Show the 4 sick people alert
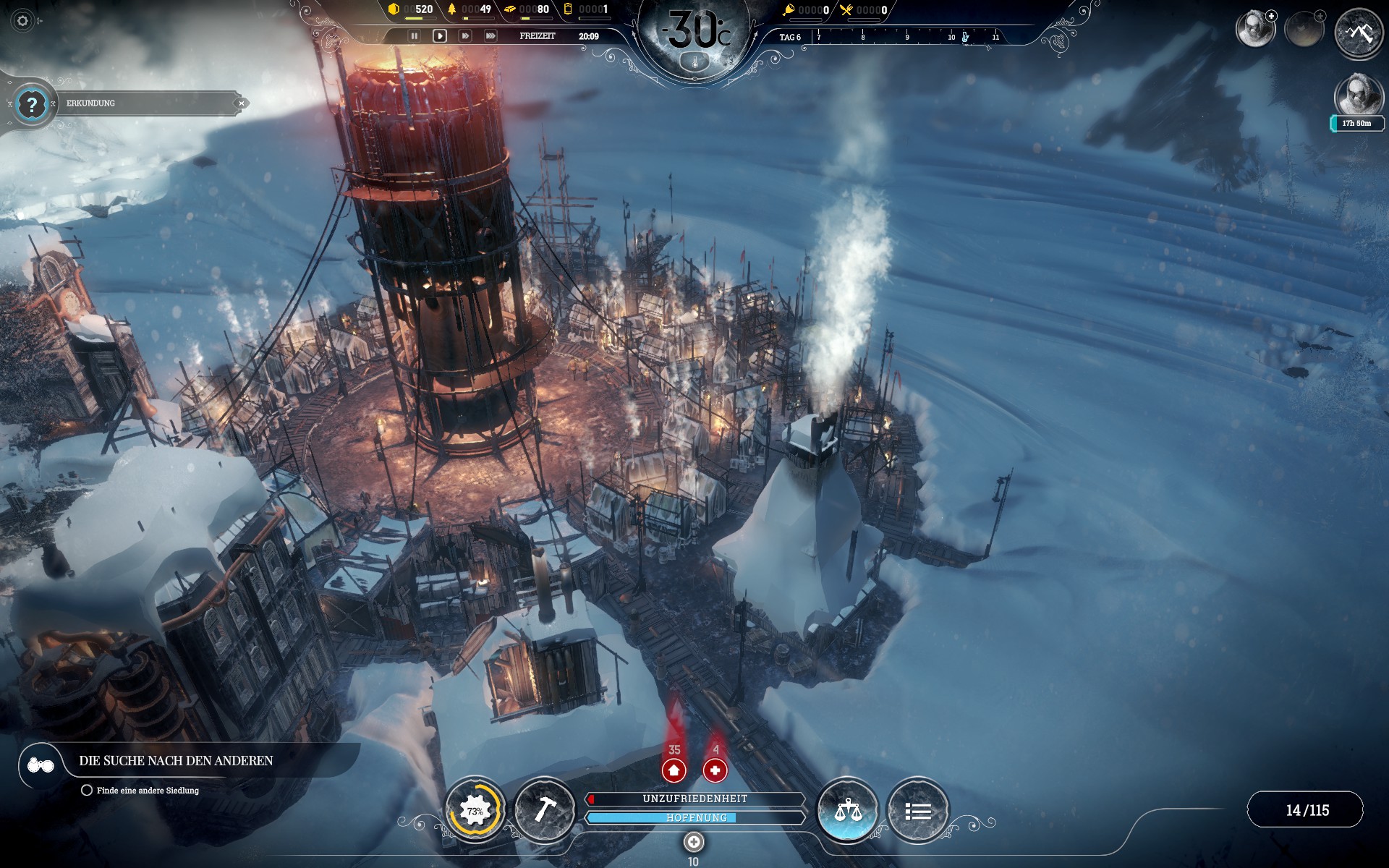1389x868 pixels. [715, 770]
